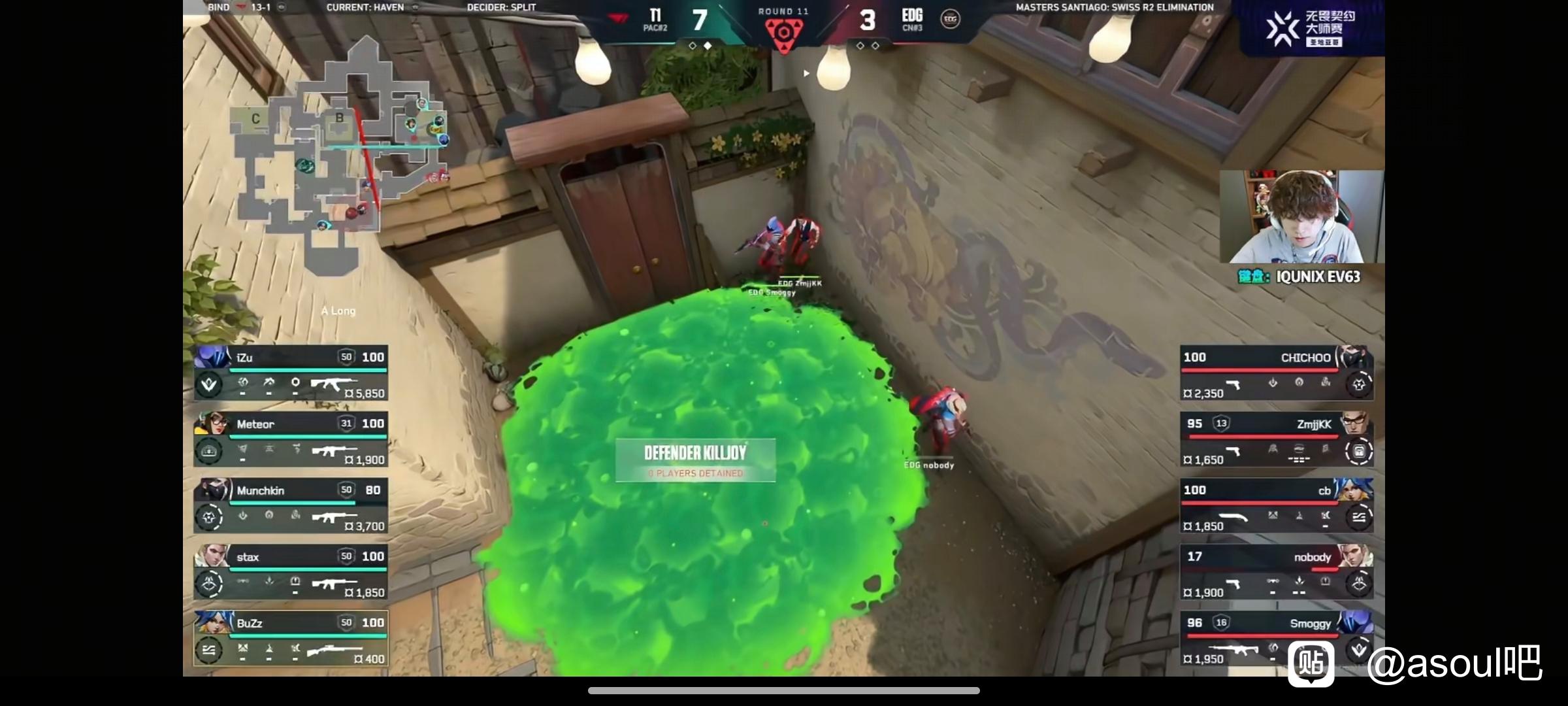Screen dimensions: 1568x706
Task: Click the EDG team logo
Action: (950, 19)
